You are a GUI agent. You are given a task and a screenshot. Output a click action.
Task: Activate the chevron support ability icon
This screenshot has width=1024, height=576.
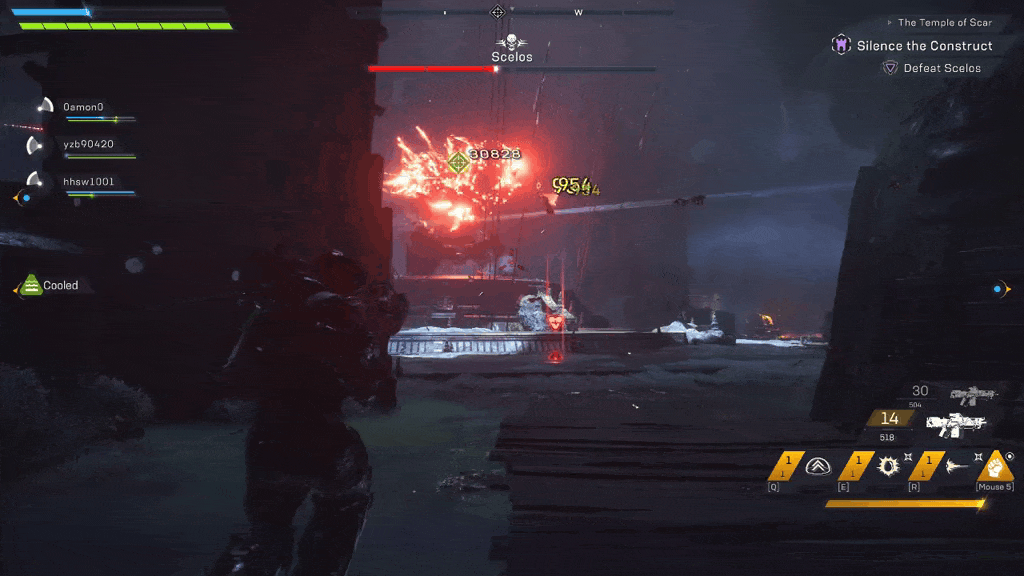819,465
